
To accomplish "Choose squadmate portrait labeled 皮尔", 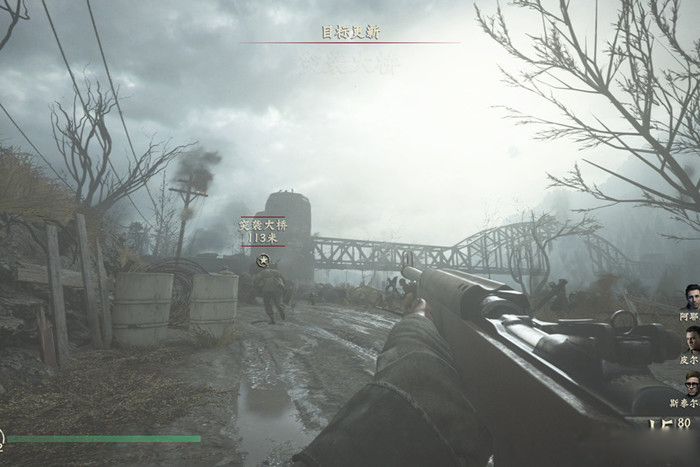I will coord(692,339).
